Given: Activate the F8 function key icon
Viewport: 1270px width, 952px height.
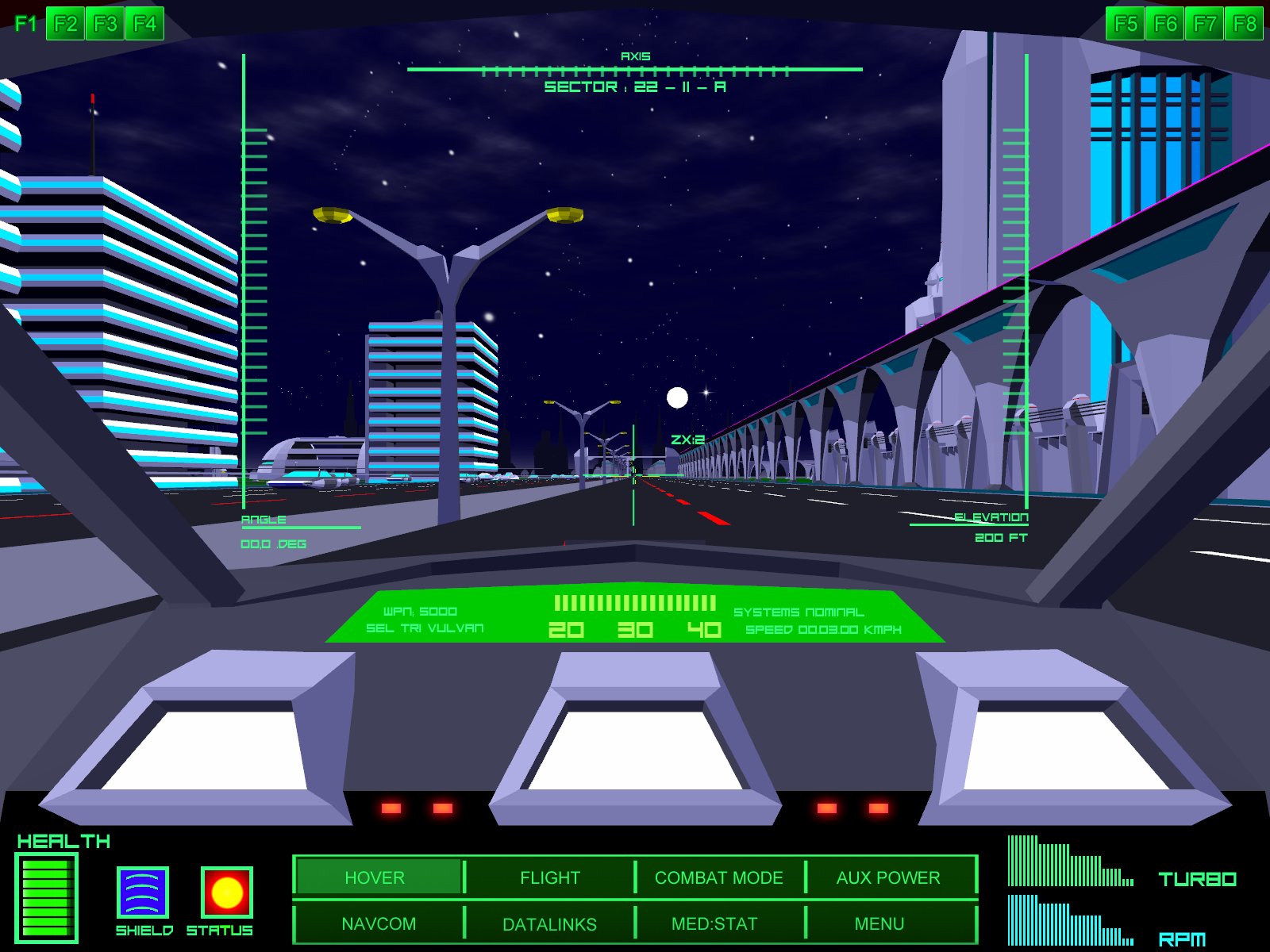Looking at the screenshot, I should tap(1246, 23).
